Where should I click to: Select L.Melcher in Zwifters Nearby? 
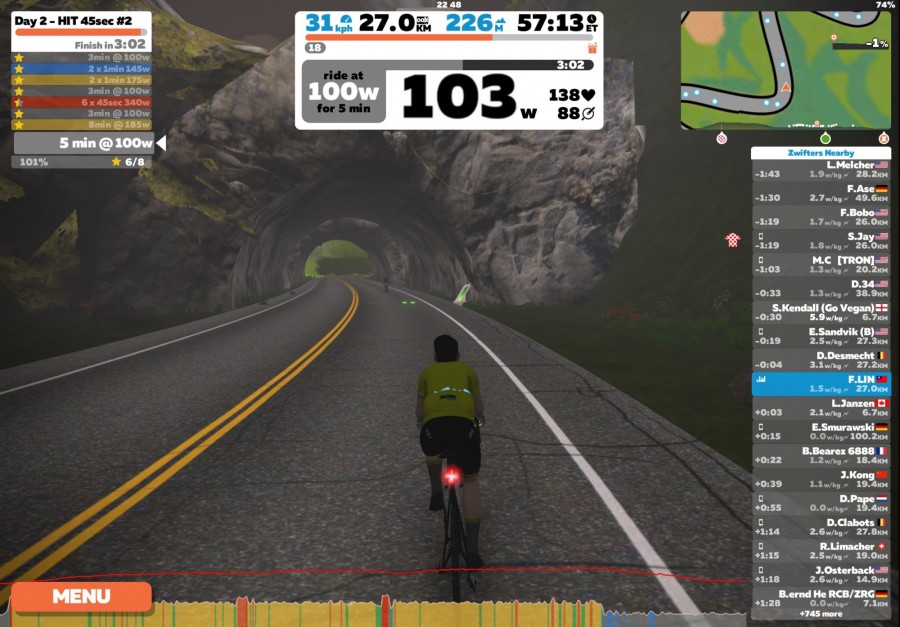[x=821, y=169]
